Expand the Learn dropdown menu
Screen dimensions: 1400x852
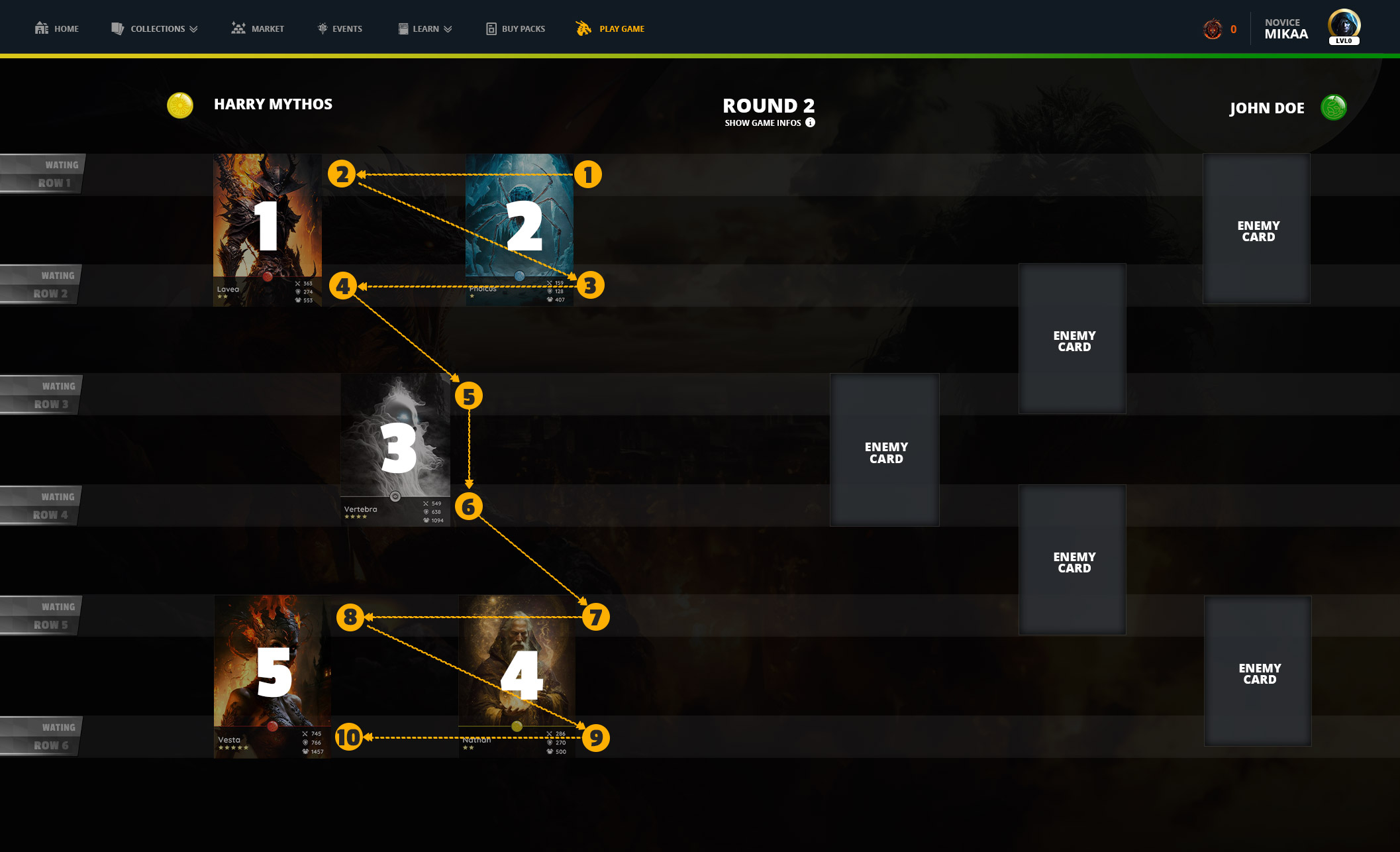(425, 28)
